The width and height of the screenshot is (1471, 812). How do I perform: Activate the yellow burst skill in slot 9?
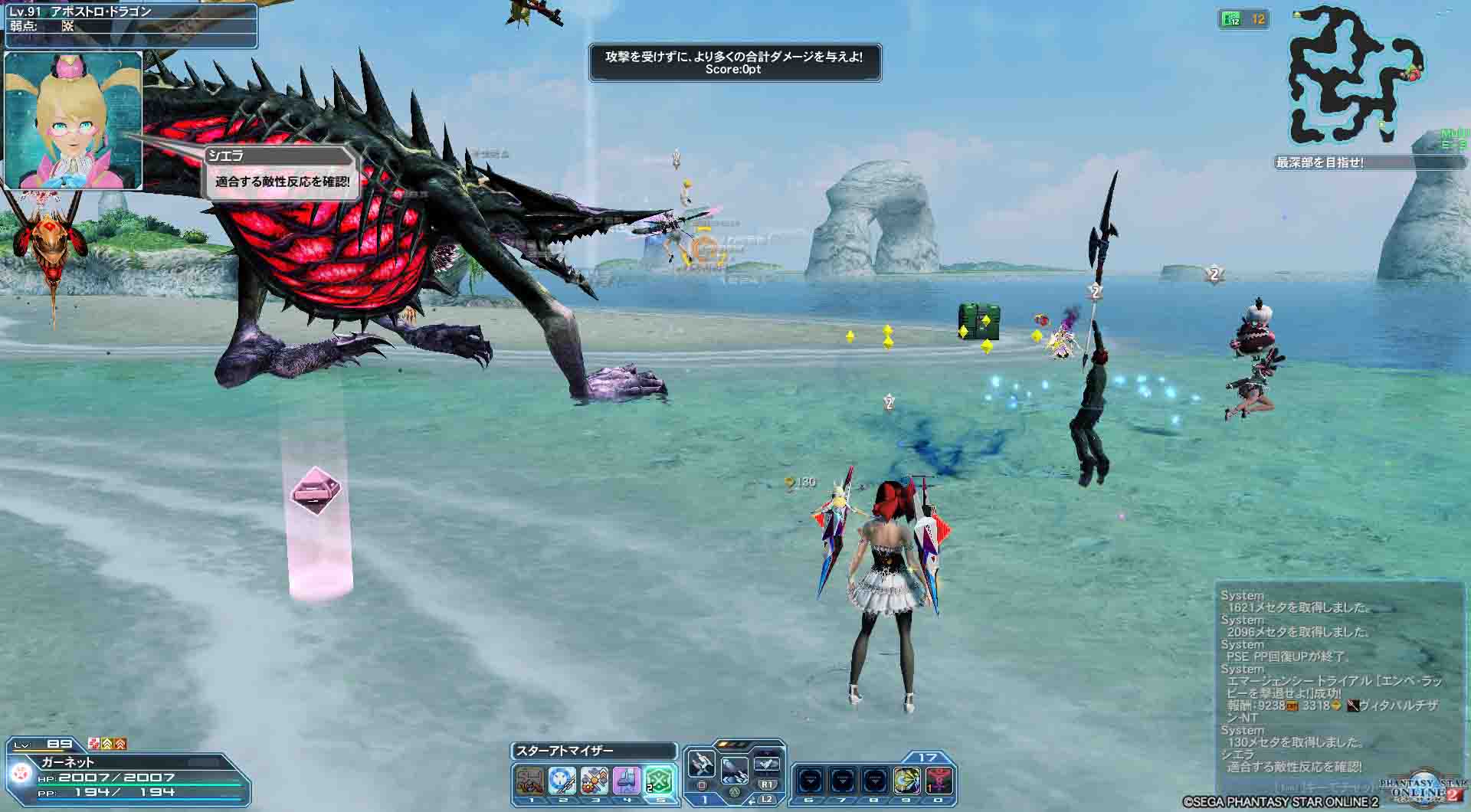907,781
